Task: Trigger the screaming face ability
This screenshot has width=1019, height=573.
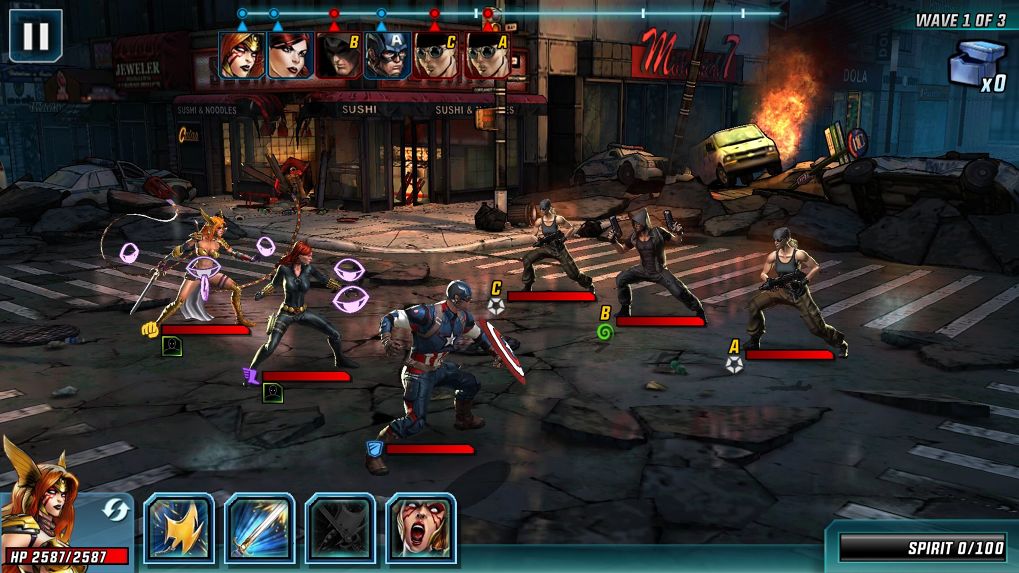Action: click(x=421, y=526)
